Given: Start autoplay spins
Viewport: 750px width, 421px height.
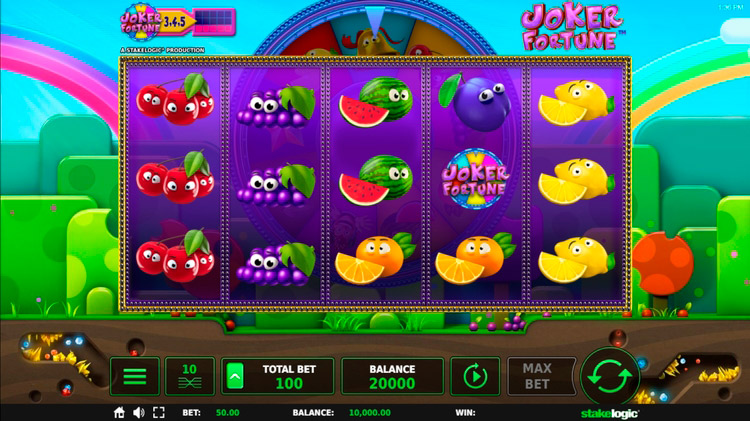Looking at the screenshot, I should click(475, 376).
